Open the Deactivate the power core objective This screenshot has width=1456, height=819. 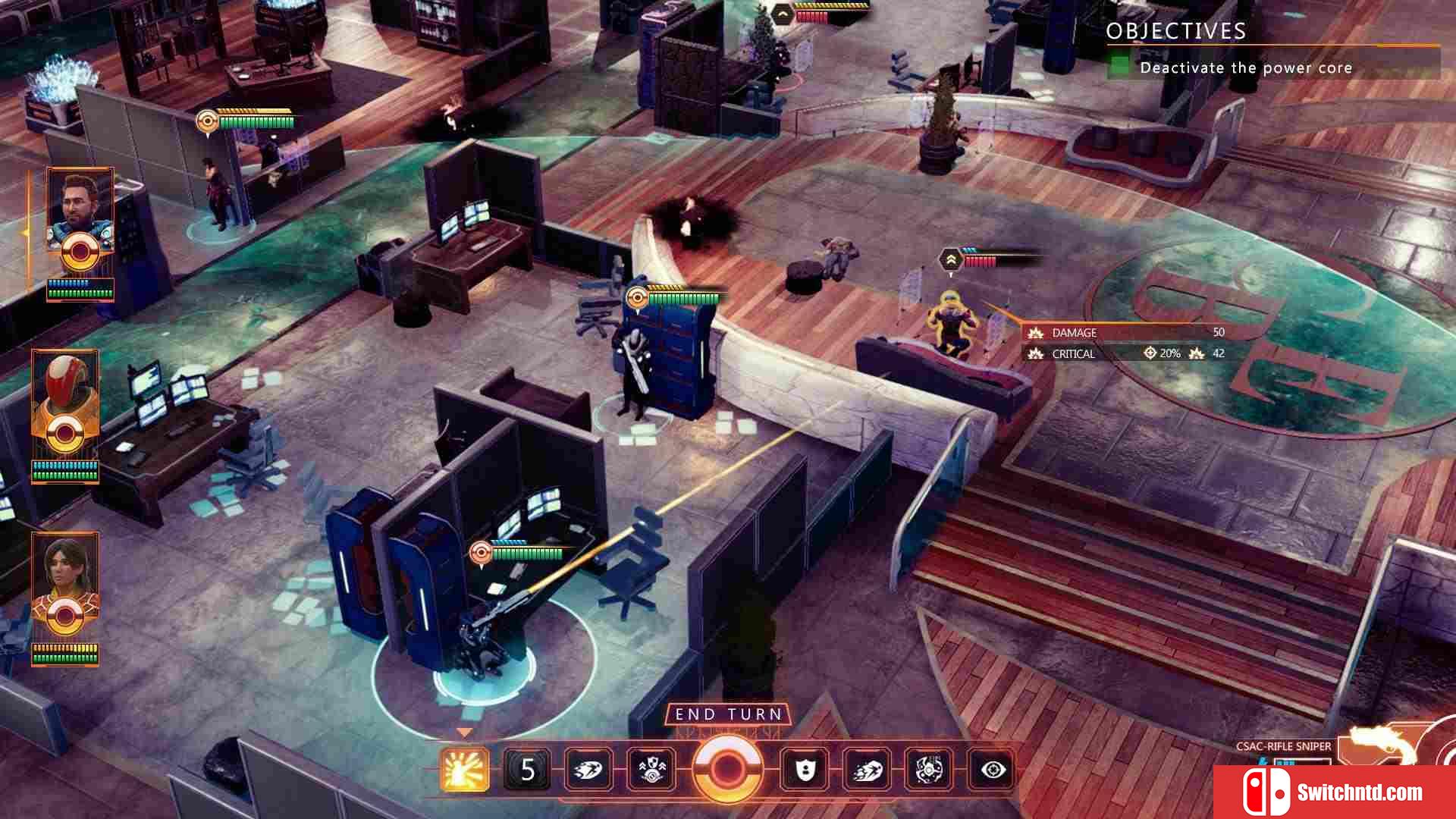coord(1245,67)
